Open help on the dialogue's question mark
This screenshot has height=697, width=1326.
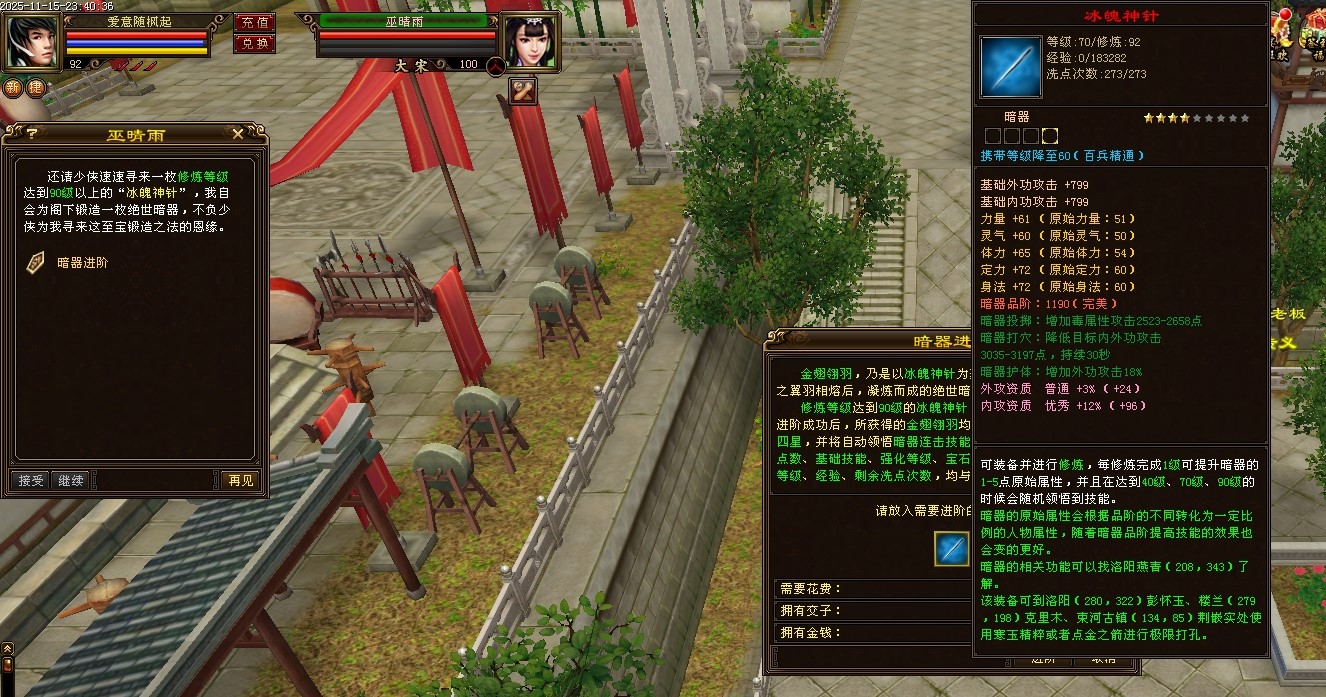pyautogui.click(x=32, y=133)
